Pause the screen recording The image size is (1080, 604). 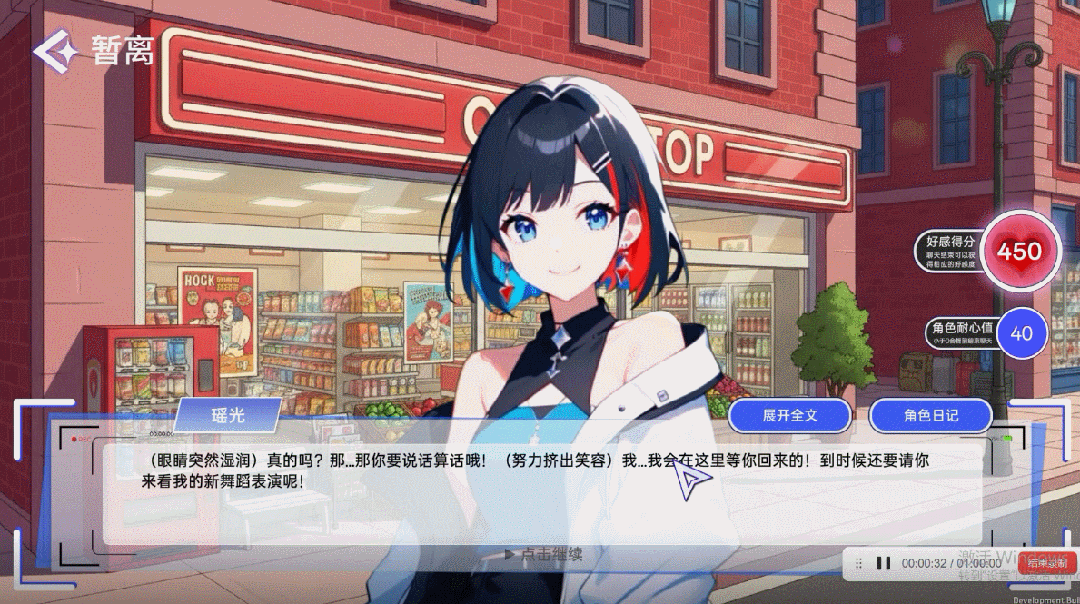883,564
